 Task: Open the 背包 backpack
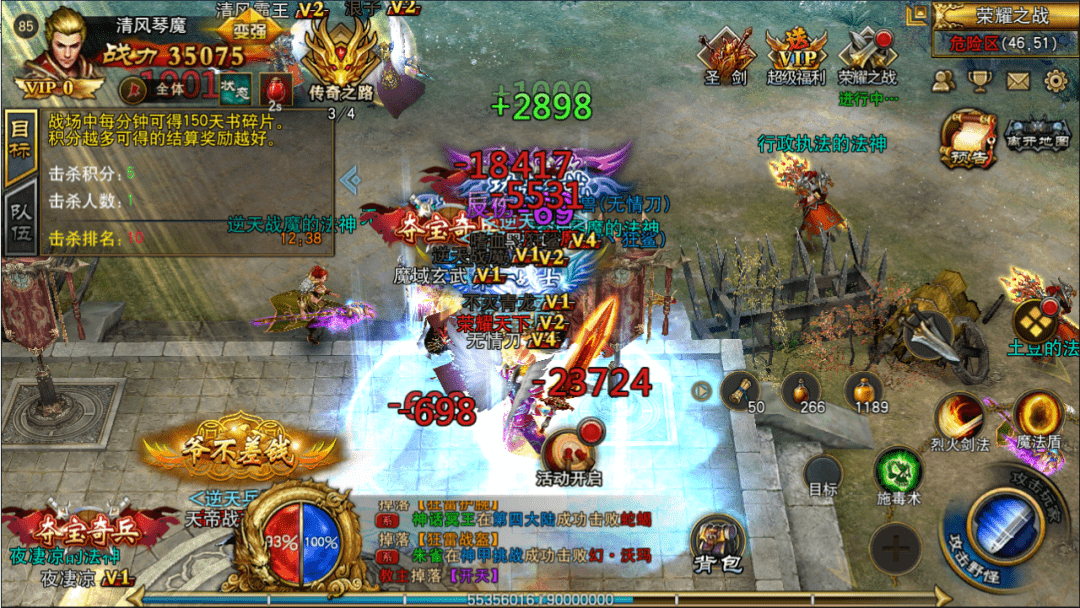point(717,543)
